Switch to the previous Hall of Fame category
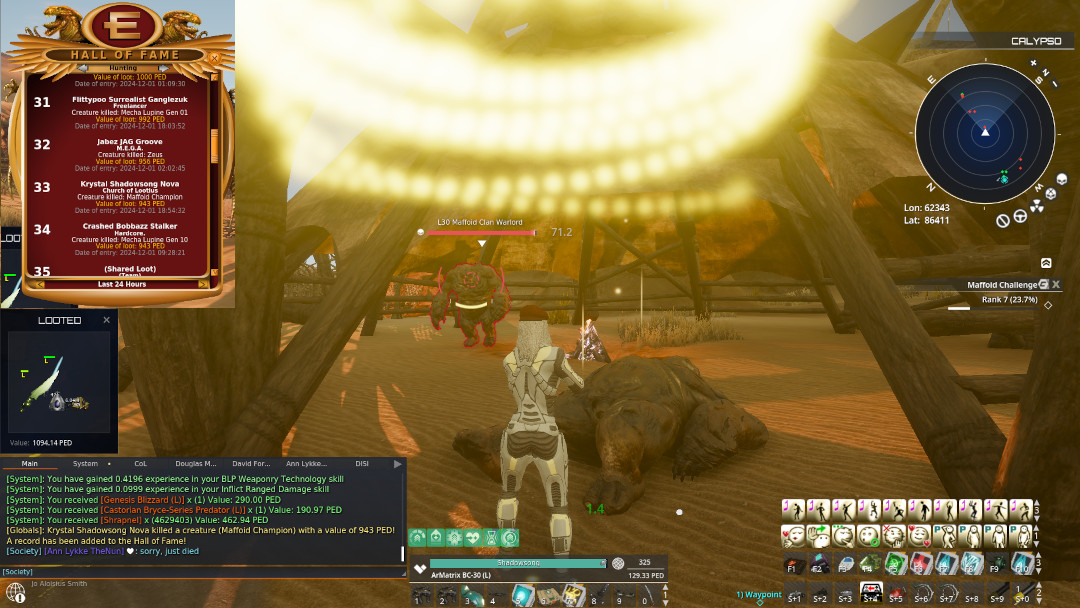The image size is (1080, 608). tap(82, 69)
